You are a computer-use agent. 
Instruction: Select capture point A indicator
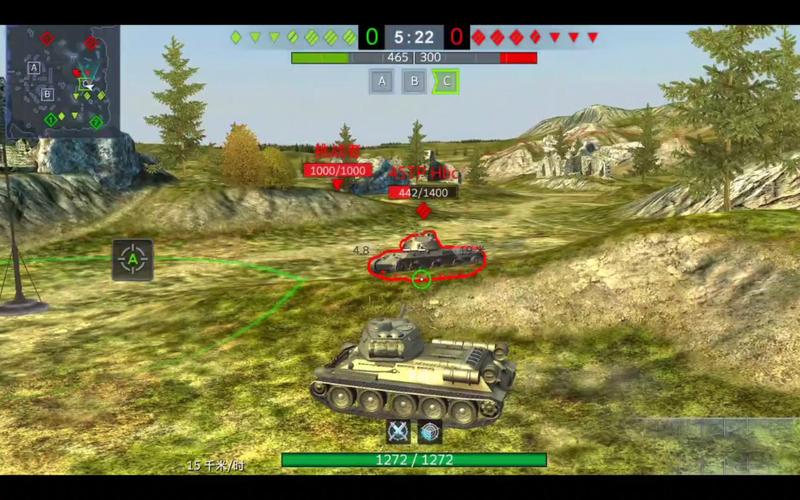[381, 81]
